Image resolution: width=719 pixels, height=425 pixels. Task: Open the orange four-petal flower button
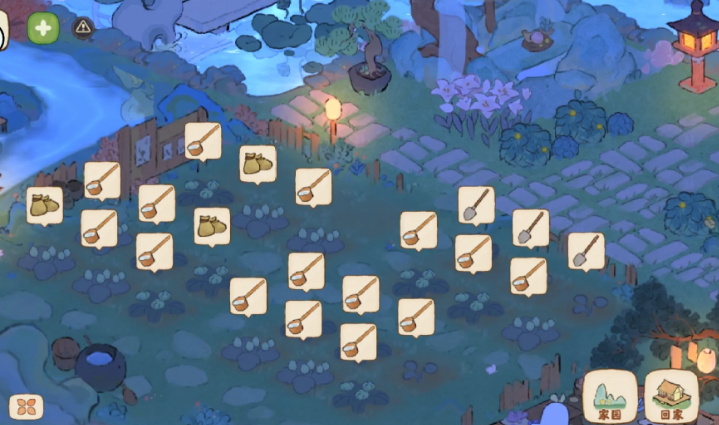tap(26, 407)
